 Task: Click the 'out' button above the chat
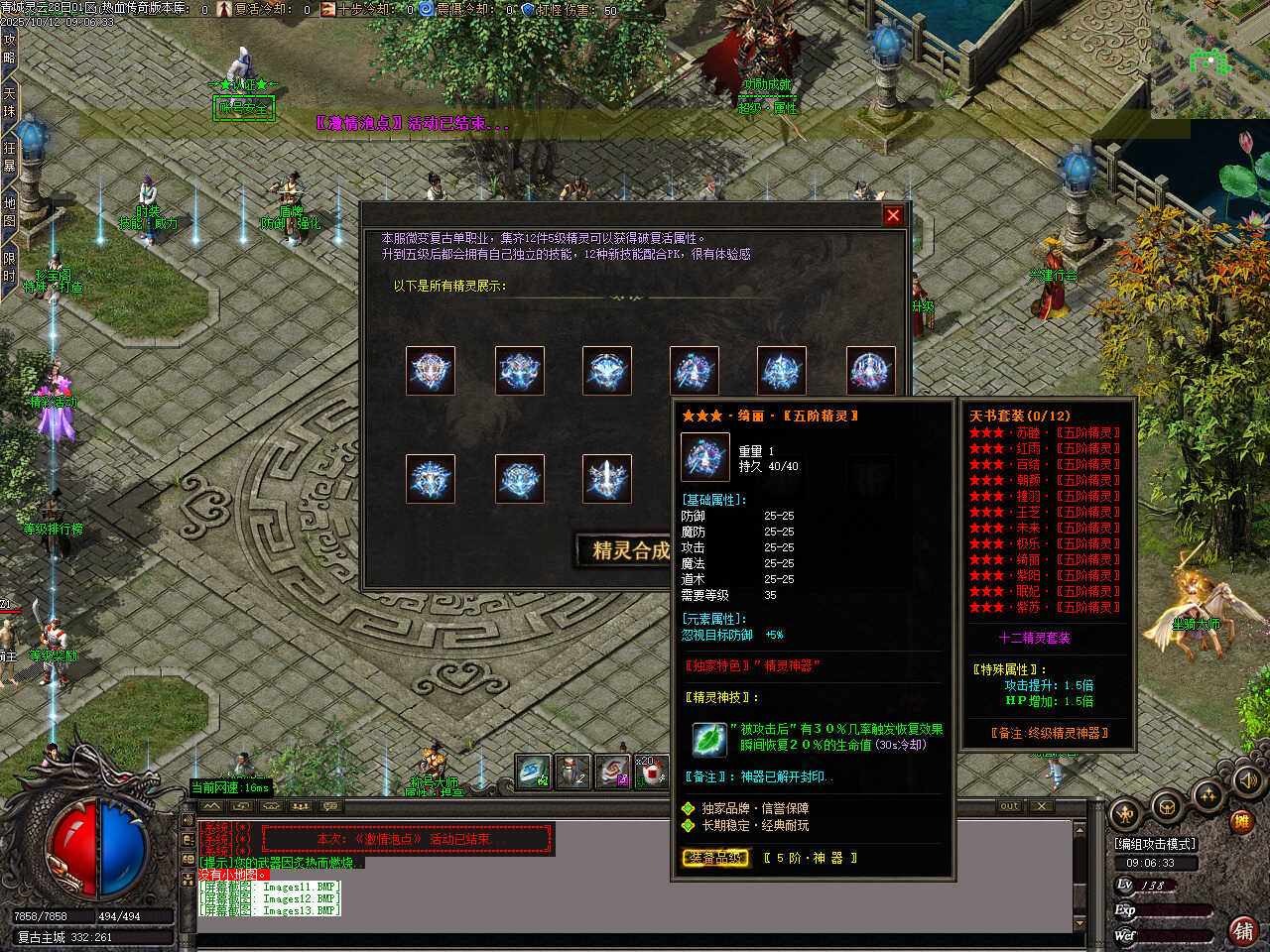pos(1009,806)
